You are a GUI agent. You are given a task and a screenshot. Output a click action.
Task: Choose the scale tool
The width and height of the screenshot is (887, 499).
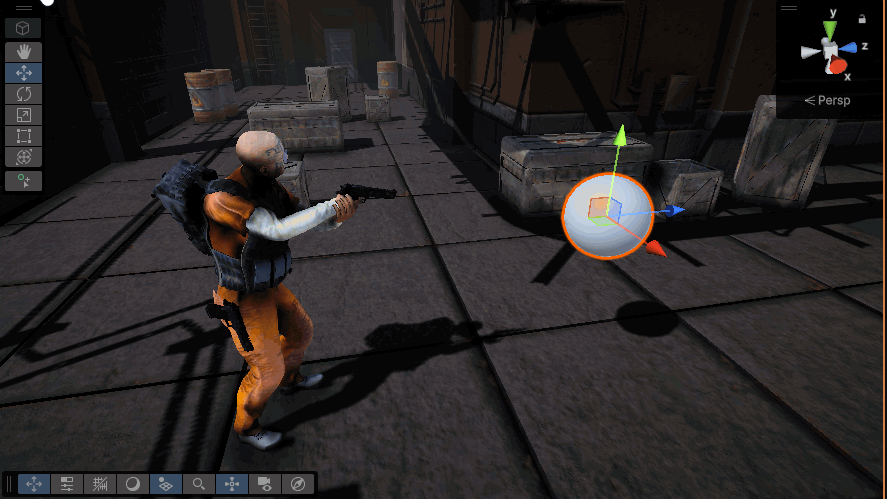click(x=23, y=114)
